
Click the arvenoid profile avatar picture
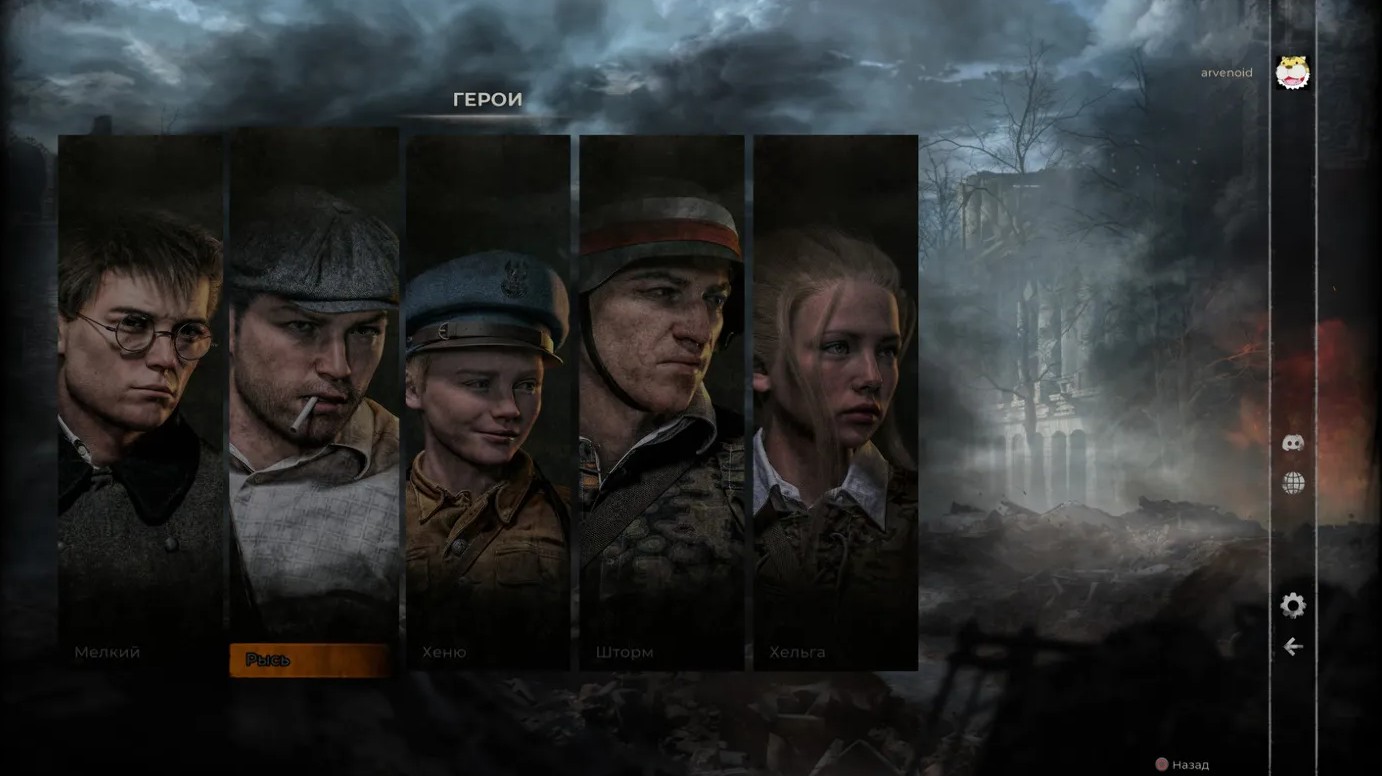[x=1291, y=71]
